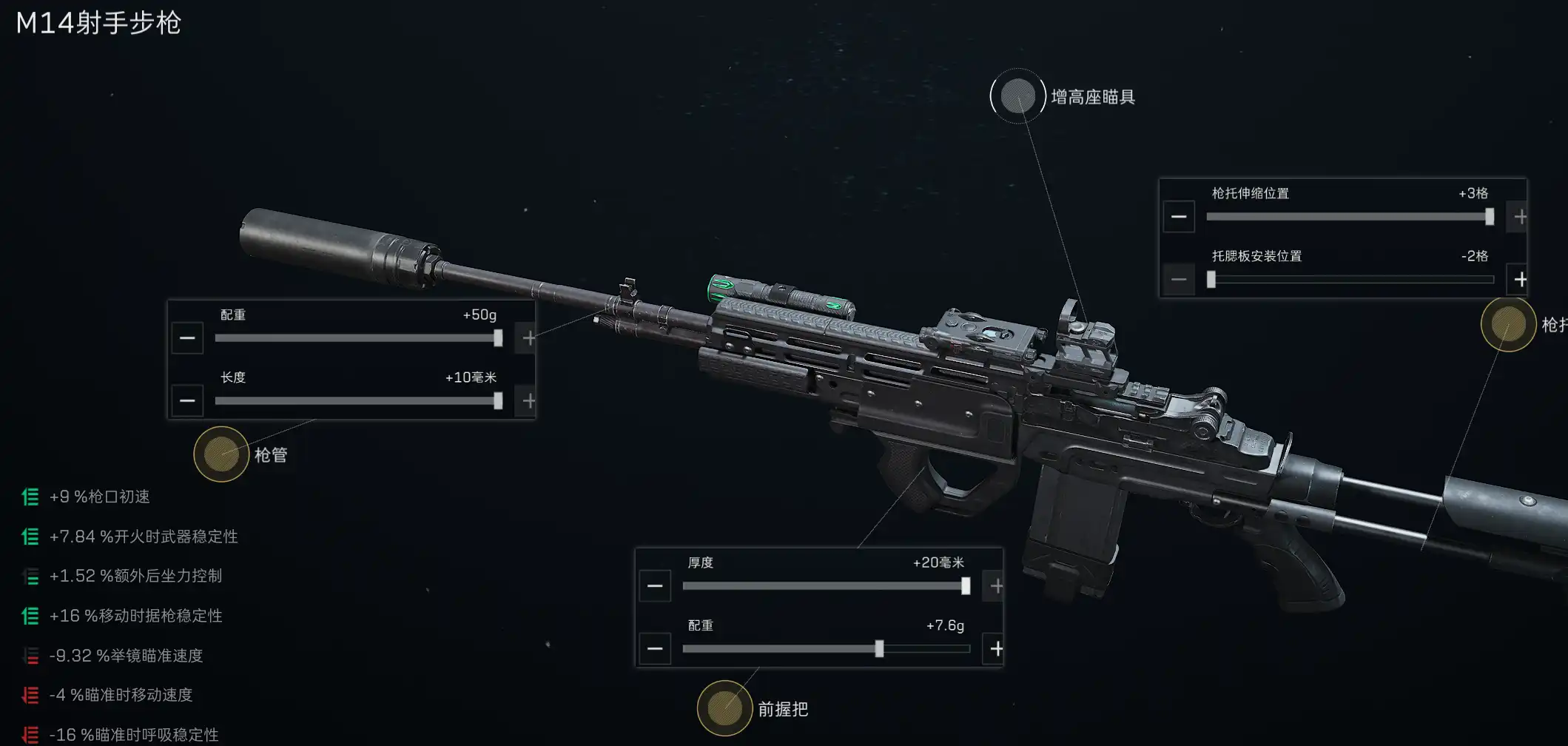Choose the 枪托 stock node
Image resolution: width=1568 pixels, height=746 pixels.
tap(1508, 324)
